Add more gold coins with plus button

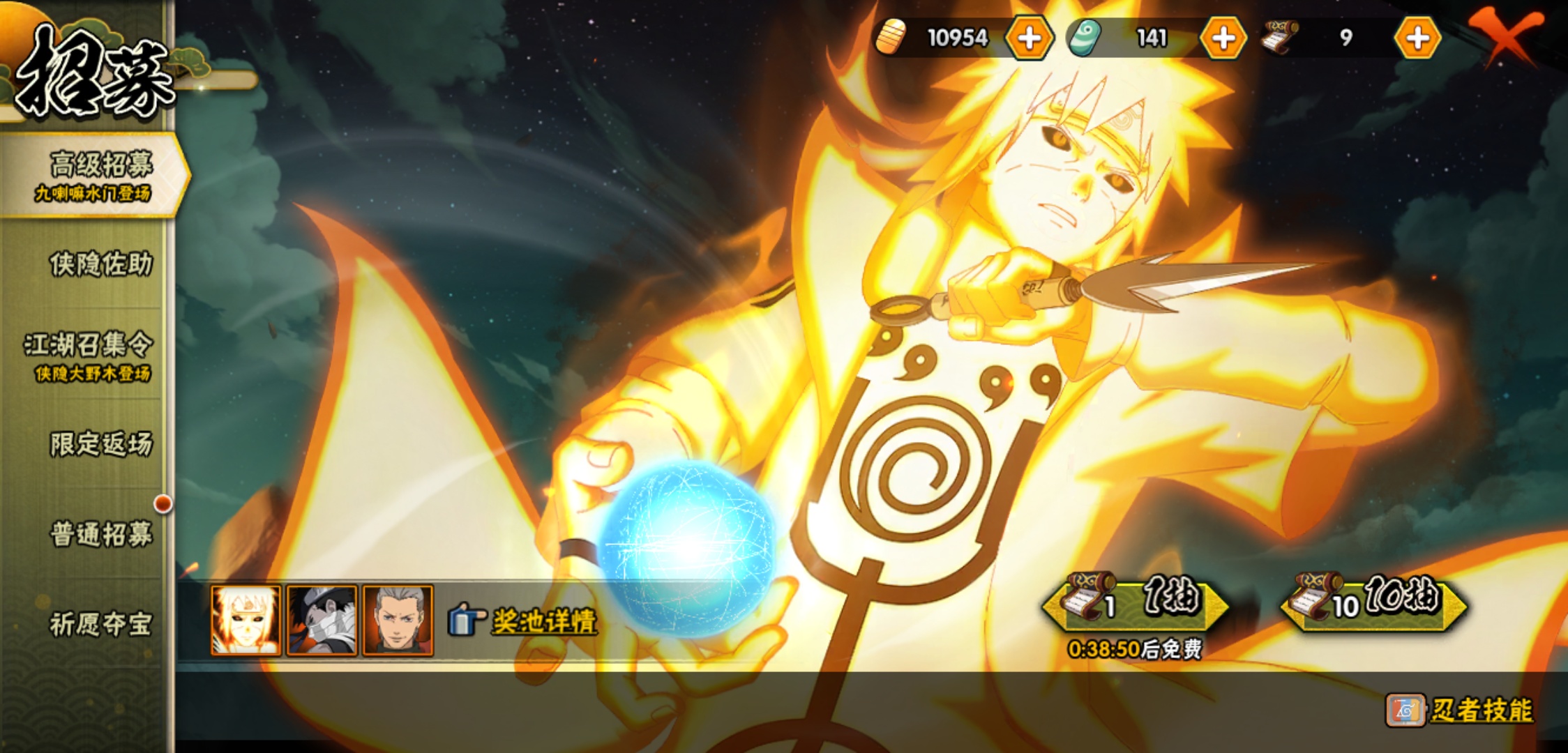coord(1029,38)
